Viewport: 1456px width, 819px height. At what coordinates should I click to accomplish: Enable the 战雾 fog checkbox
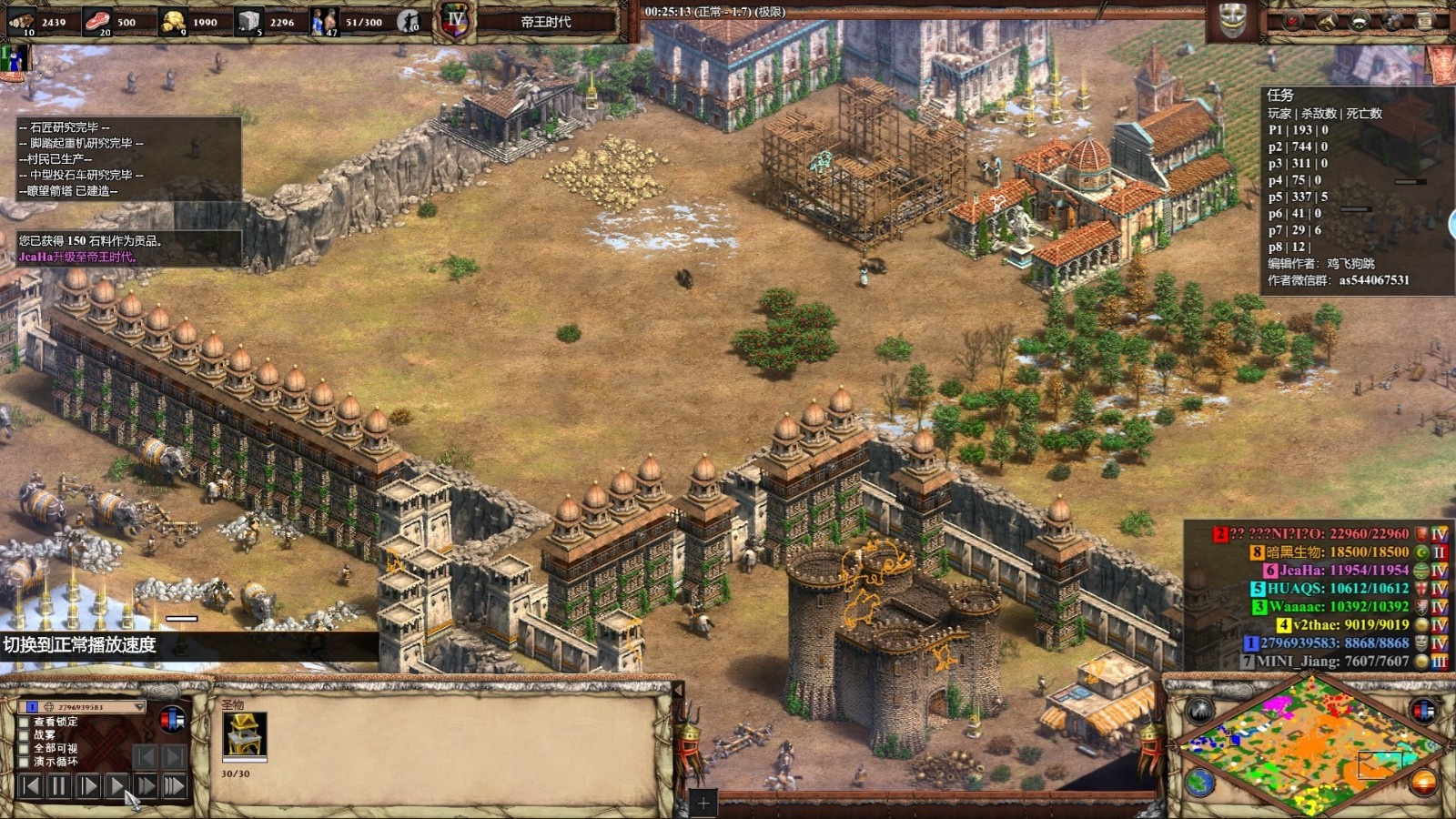click(x=25, y=734)
